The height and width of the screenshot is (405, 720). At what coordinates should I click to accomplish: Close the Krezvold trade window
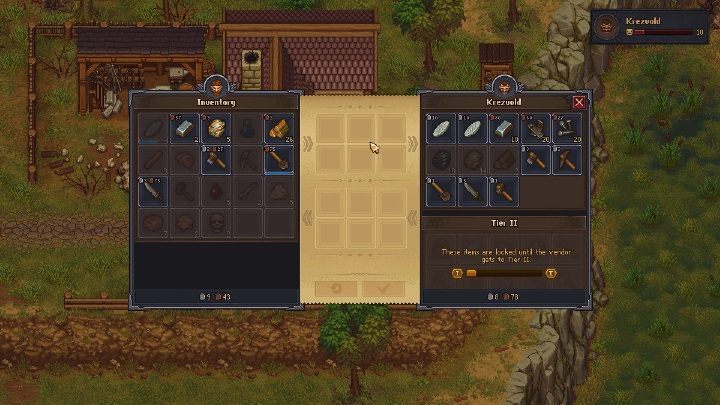click(579, 101)
